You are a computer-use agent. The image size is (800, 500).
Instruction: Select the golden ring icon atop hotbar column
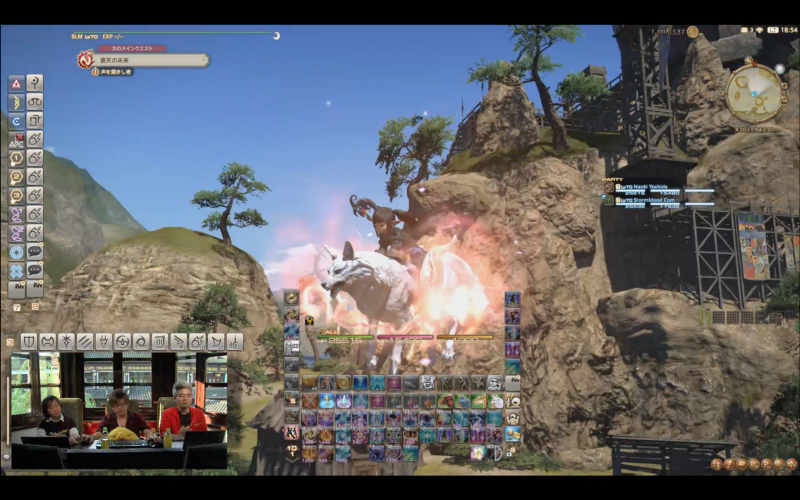pos(291,298)
